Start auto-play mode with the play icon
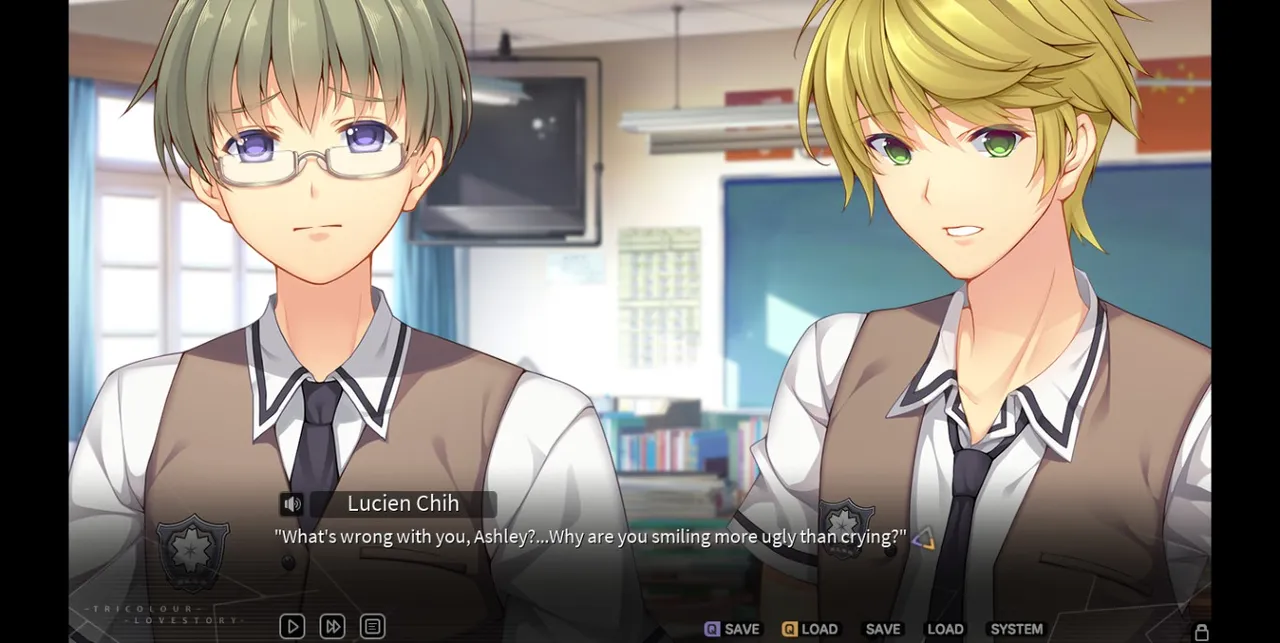Image resolution: width=1280 pixels, height=643 pixels. click(292, 627)
